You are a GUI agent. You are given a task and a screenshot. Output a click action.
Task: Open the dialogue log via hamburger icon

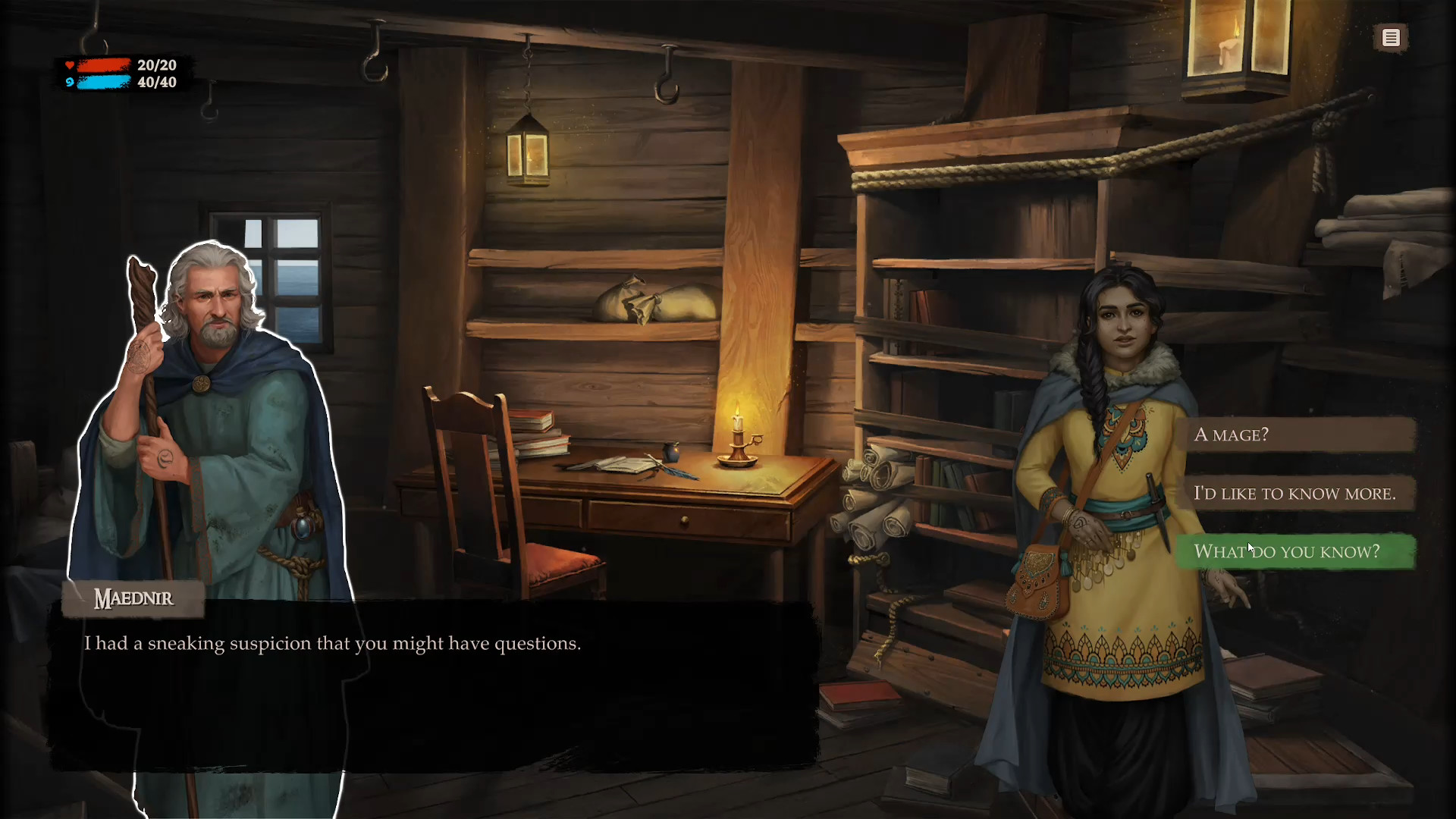pos(1391,37)
